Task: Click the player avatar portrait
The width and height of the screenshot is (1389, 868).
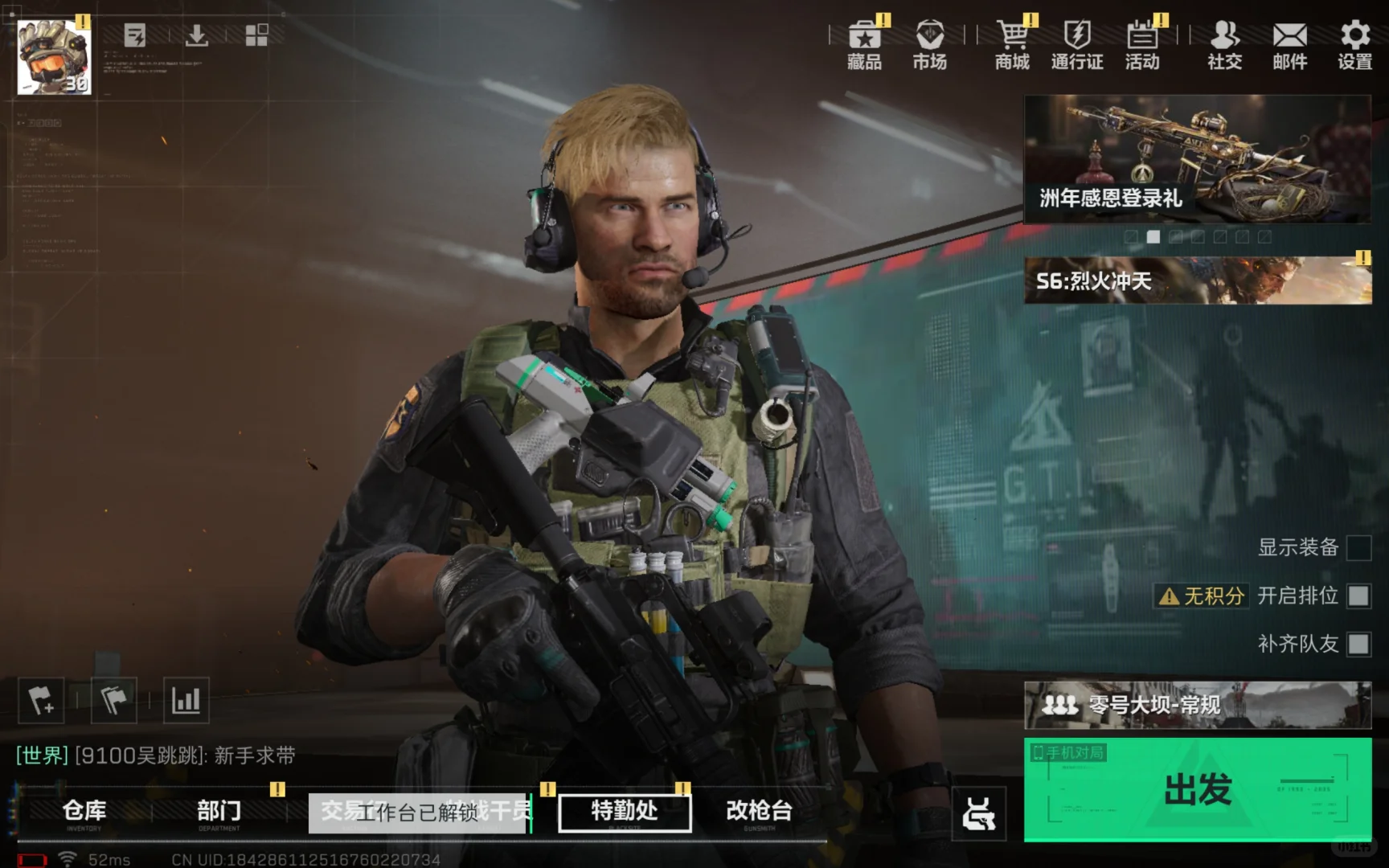Action: pyautogui.click(x=54, y=57)
